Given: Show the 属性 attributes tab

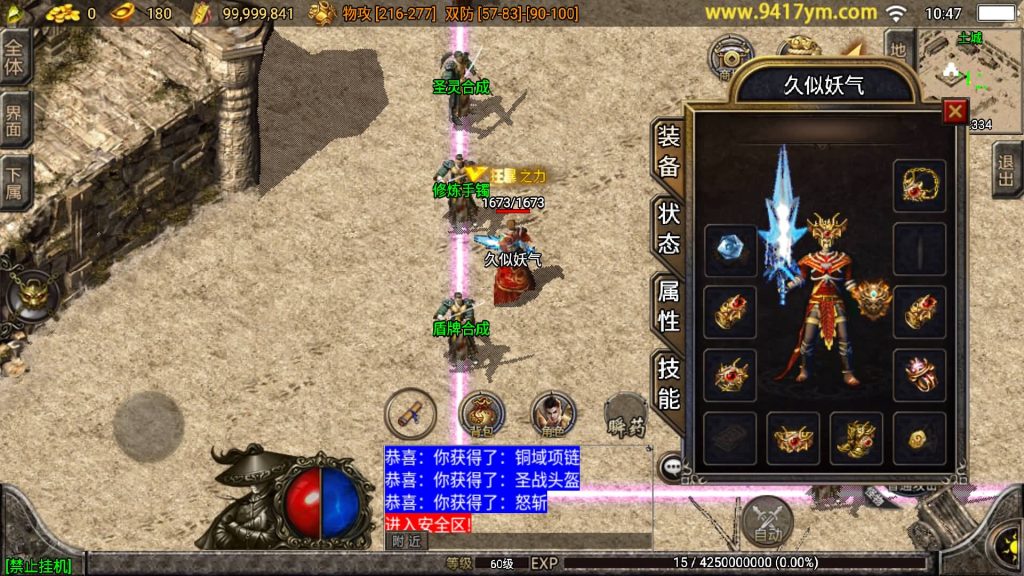Looking at the screenshot, I should [668, 305].
